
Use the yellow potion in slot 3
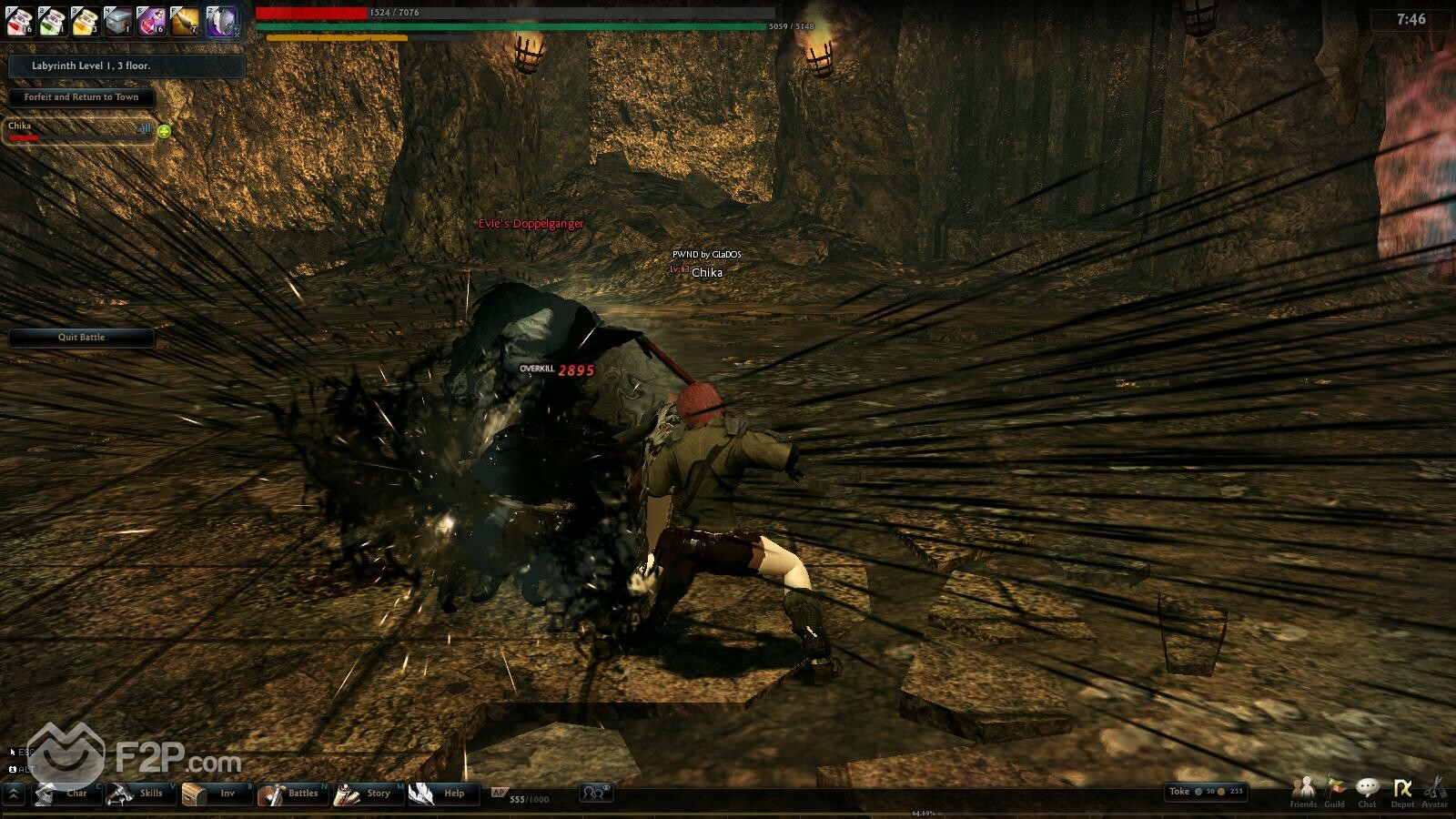click(x=86, y=21)
